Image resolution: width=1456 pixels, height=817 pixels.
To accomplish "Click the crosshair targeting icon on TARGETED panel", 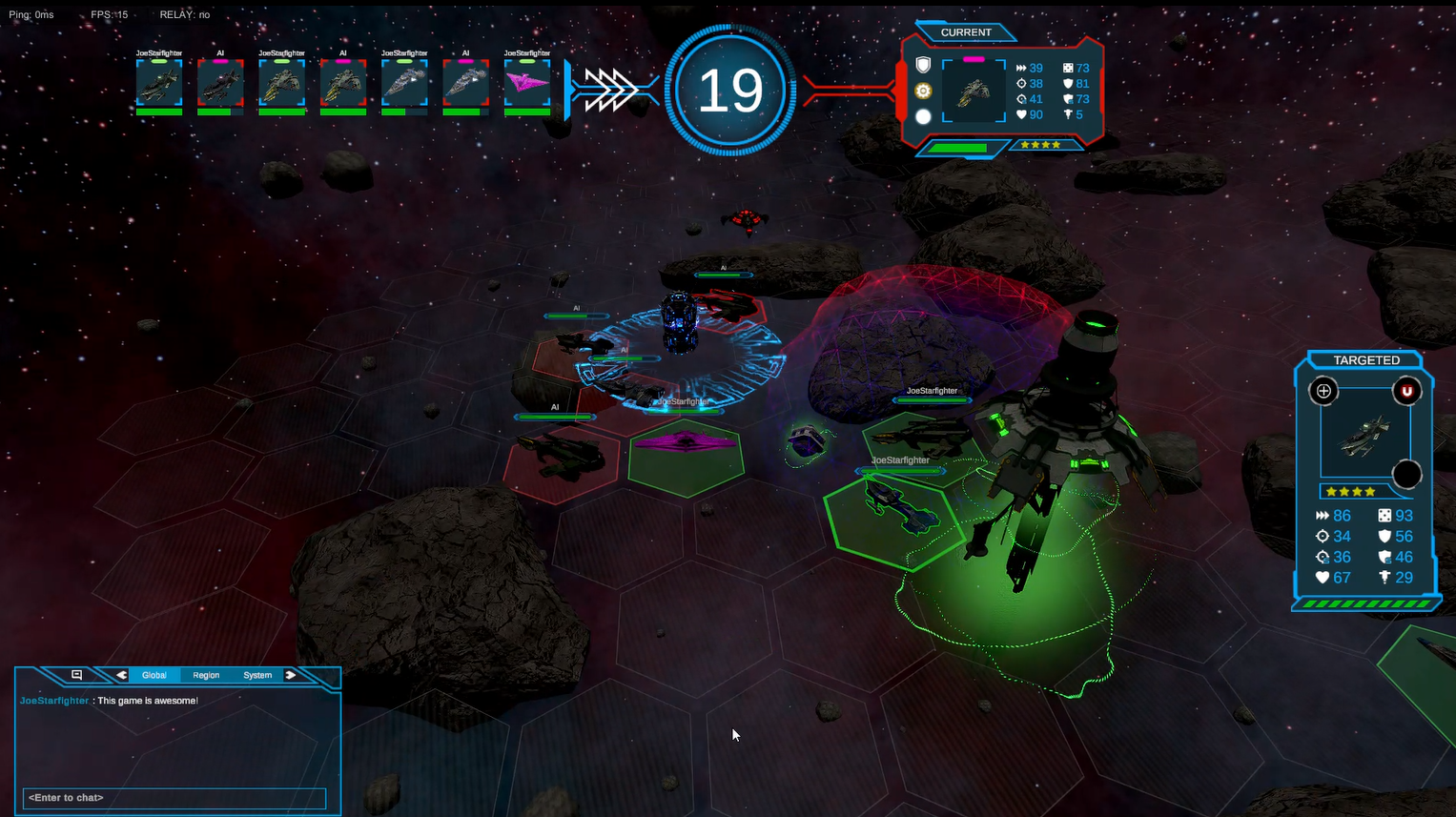I will click(x=1323, y=390).
